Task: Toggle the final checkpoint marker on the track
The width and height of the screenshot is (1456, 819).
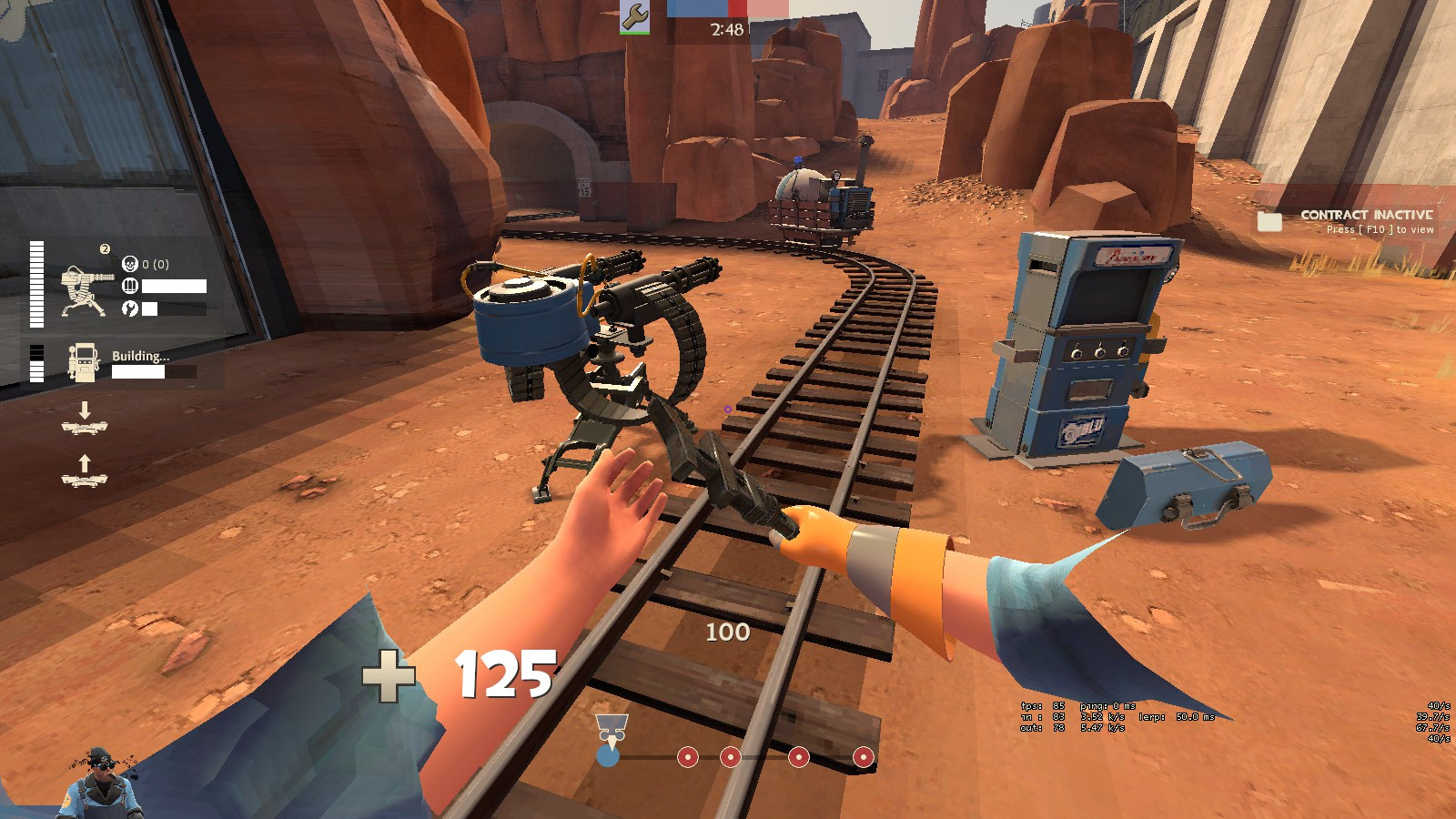Action: [x=863, y=757]
